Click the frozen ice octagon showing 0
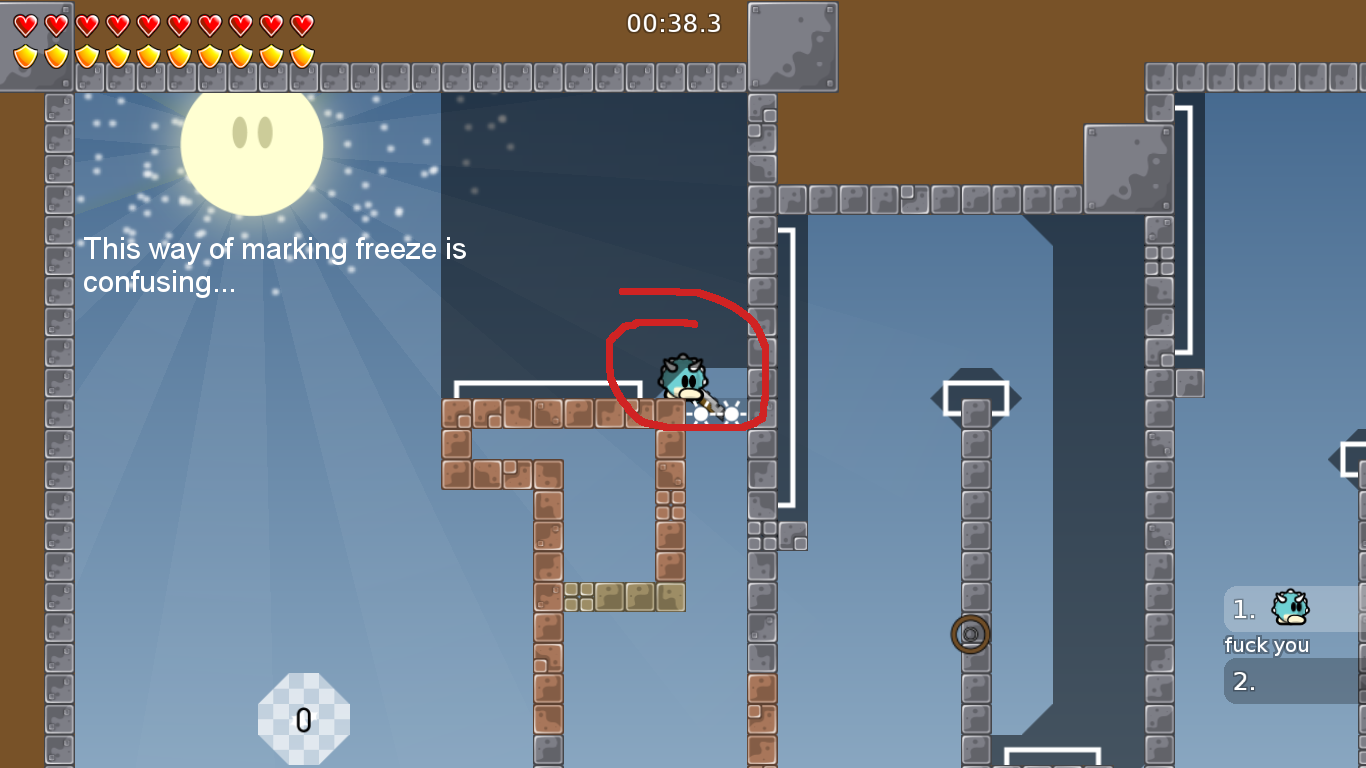The width and height of the screenshot is (1366, 768). click(303, 716)
